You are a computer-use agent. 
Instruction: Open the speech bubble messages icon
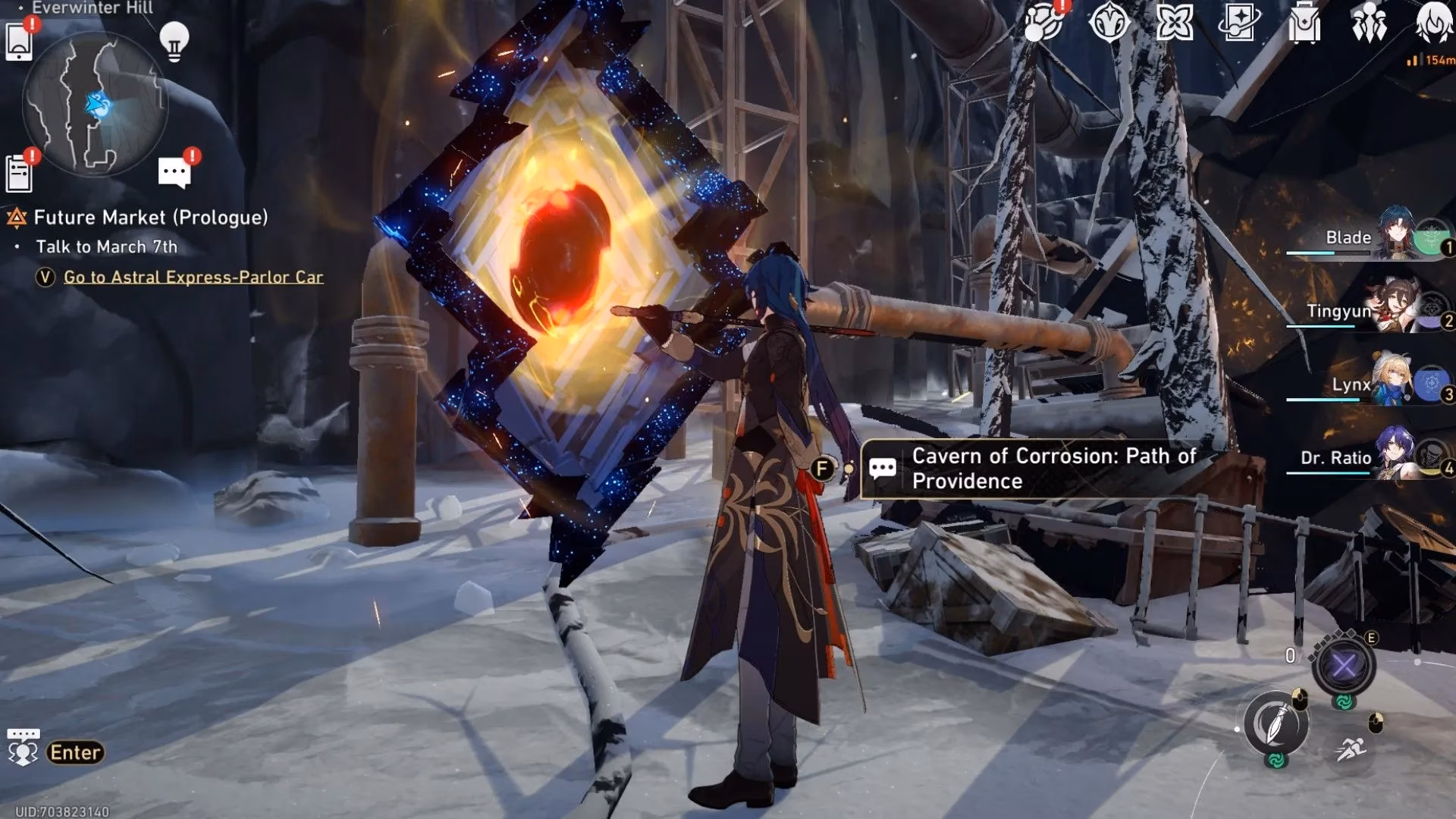click(x=174, y=173)
